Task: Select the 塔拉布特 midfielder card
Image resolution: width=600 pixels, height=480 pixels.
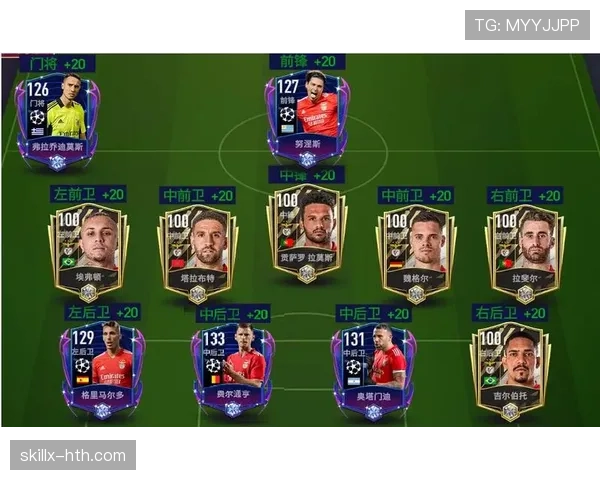Action: (x=197, y=248)
